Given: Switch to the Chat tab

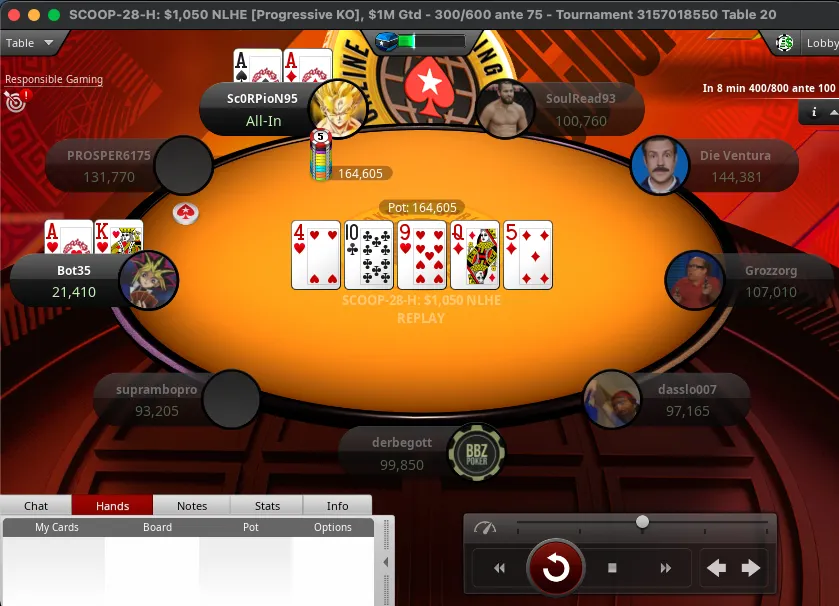Looking at the screenshot, I should (36, 506).
